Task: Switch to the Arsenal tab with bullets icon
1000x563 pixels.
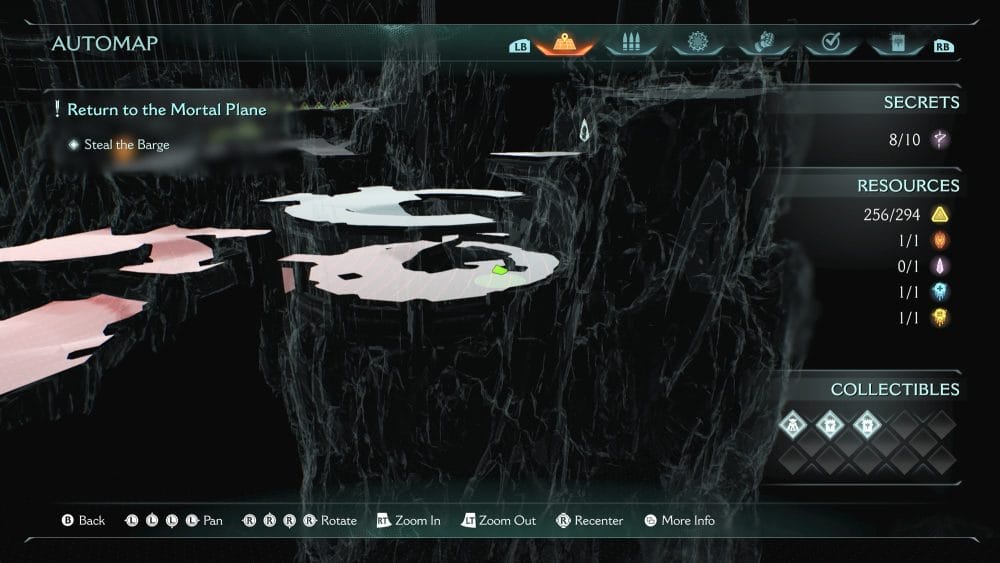Action: pos(632,44)
